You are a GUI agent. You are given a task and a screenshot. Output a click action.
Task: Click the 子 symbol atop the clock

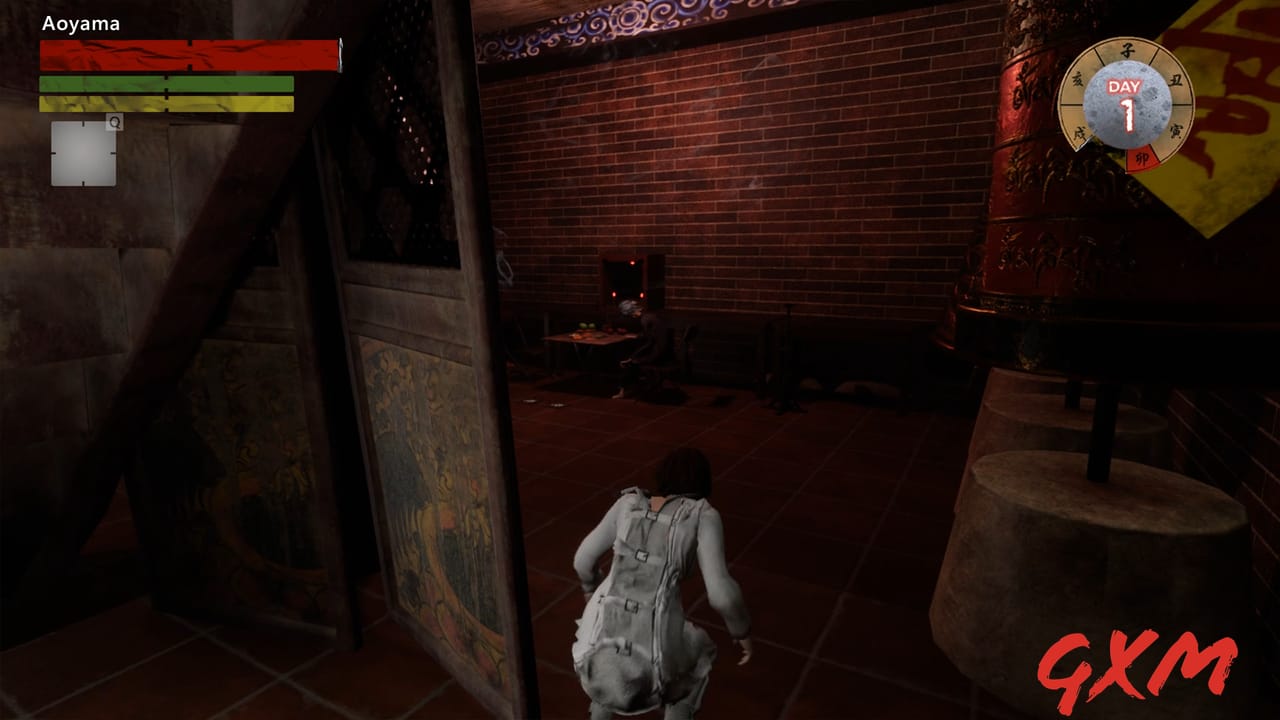click(x=1127, y=50)
